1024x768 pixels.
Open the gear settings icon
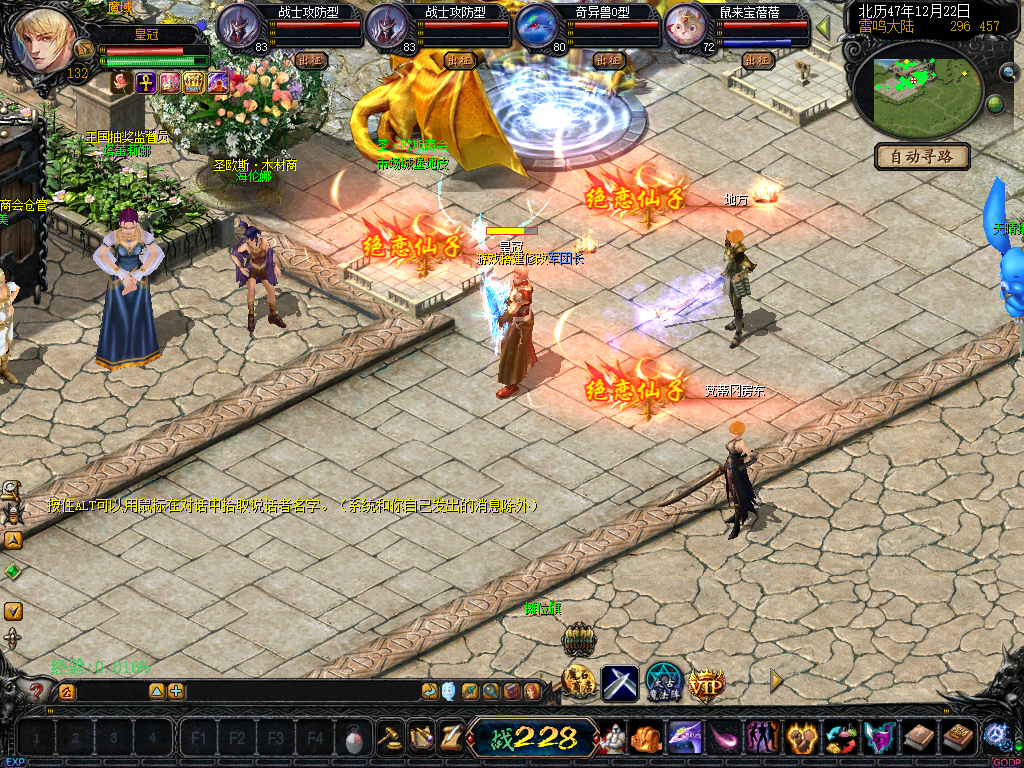point(996,735)
